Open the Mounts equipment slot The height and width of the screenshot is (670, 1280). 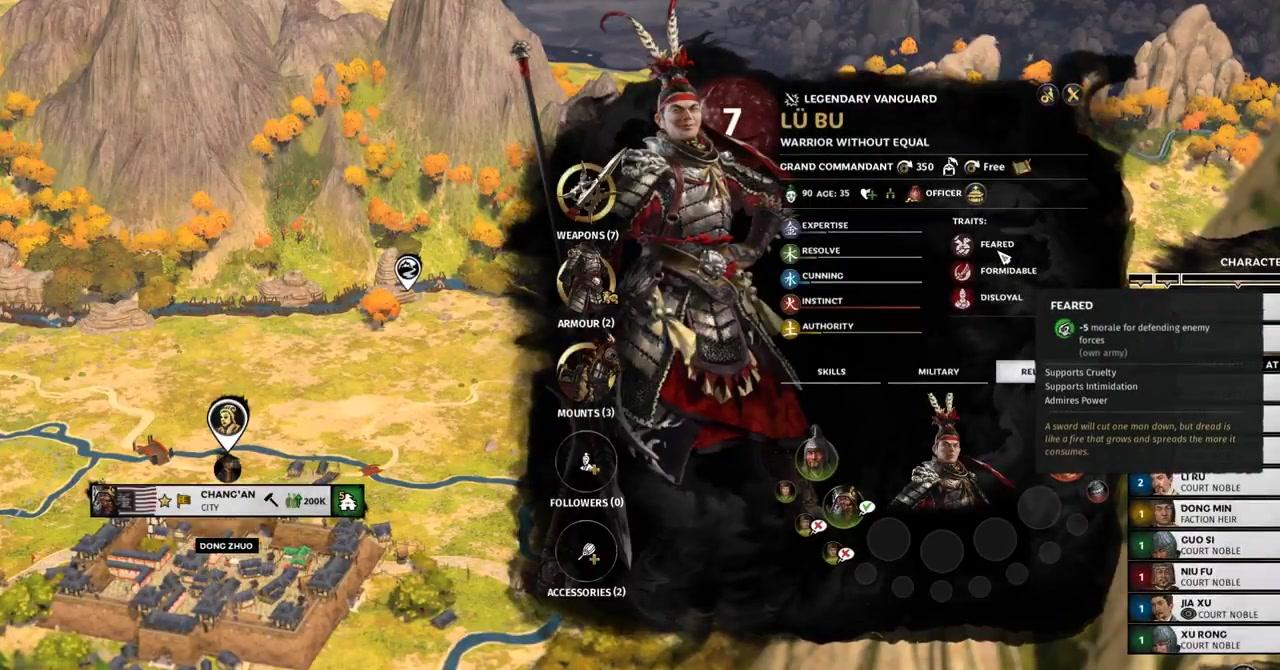[587, 371]
